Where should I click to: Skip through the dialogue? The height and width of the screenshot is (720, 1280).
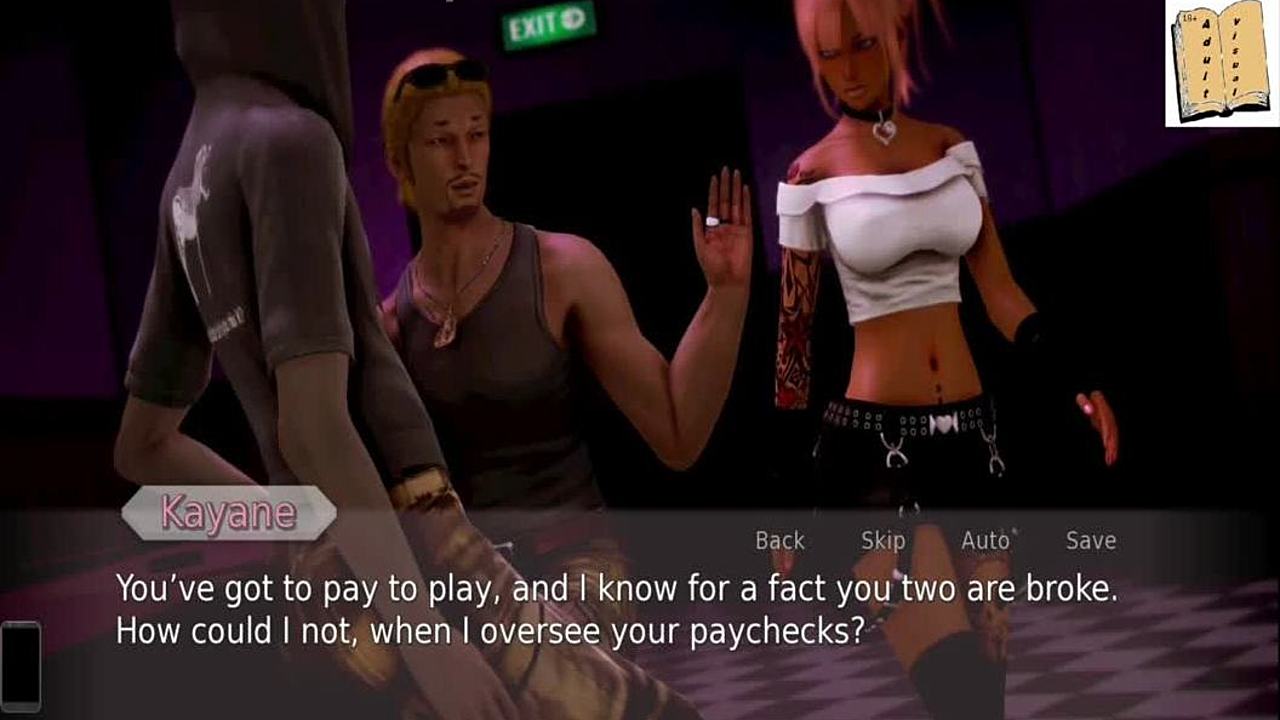(x=883, y=541)
